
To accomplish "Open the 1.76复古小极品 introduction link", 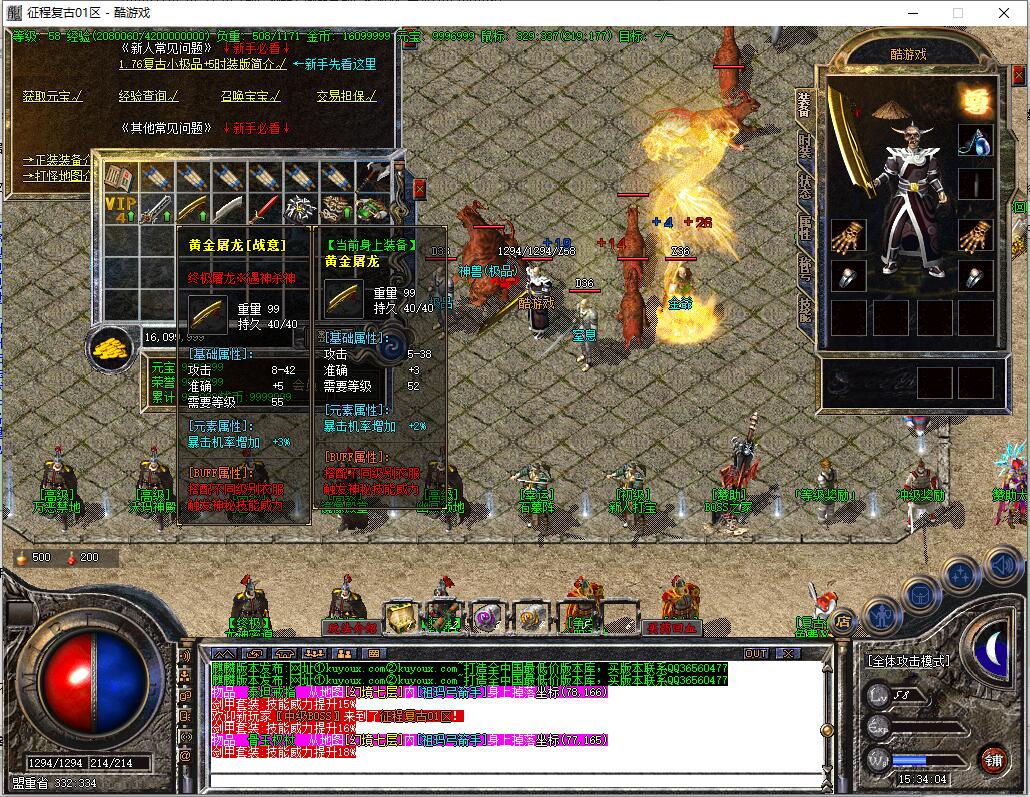I will [x=202, y=63].
